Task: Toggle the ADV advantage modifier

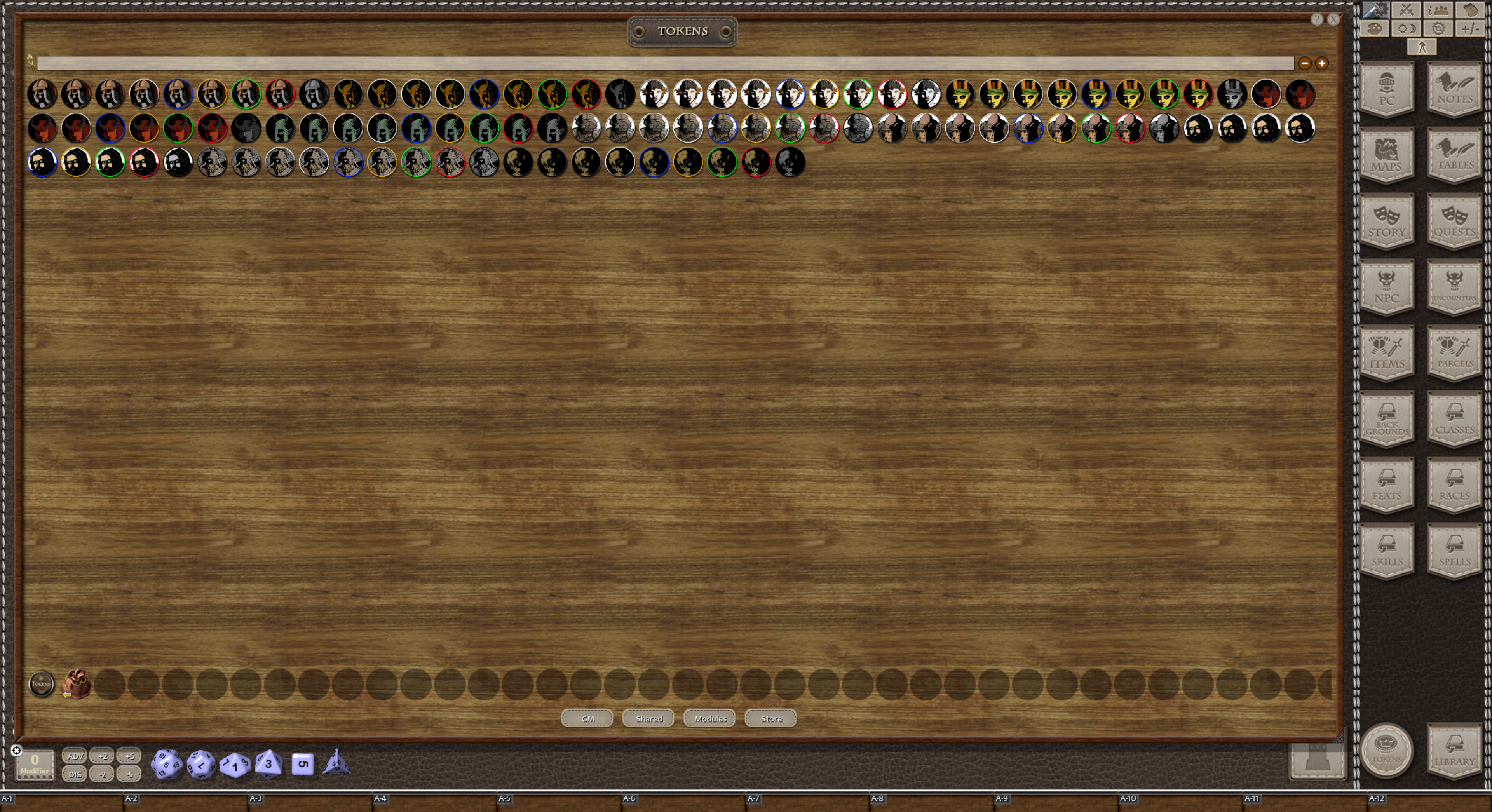Action: 75,756
